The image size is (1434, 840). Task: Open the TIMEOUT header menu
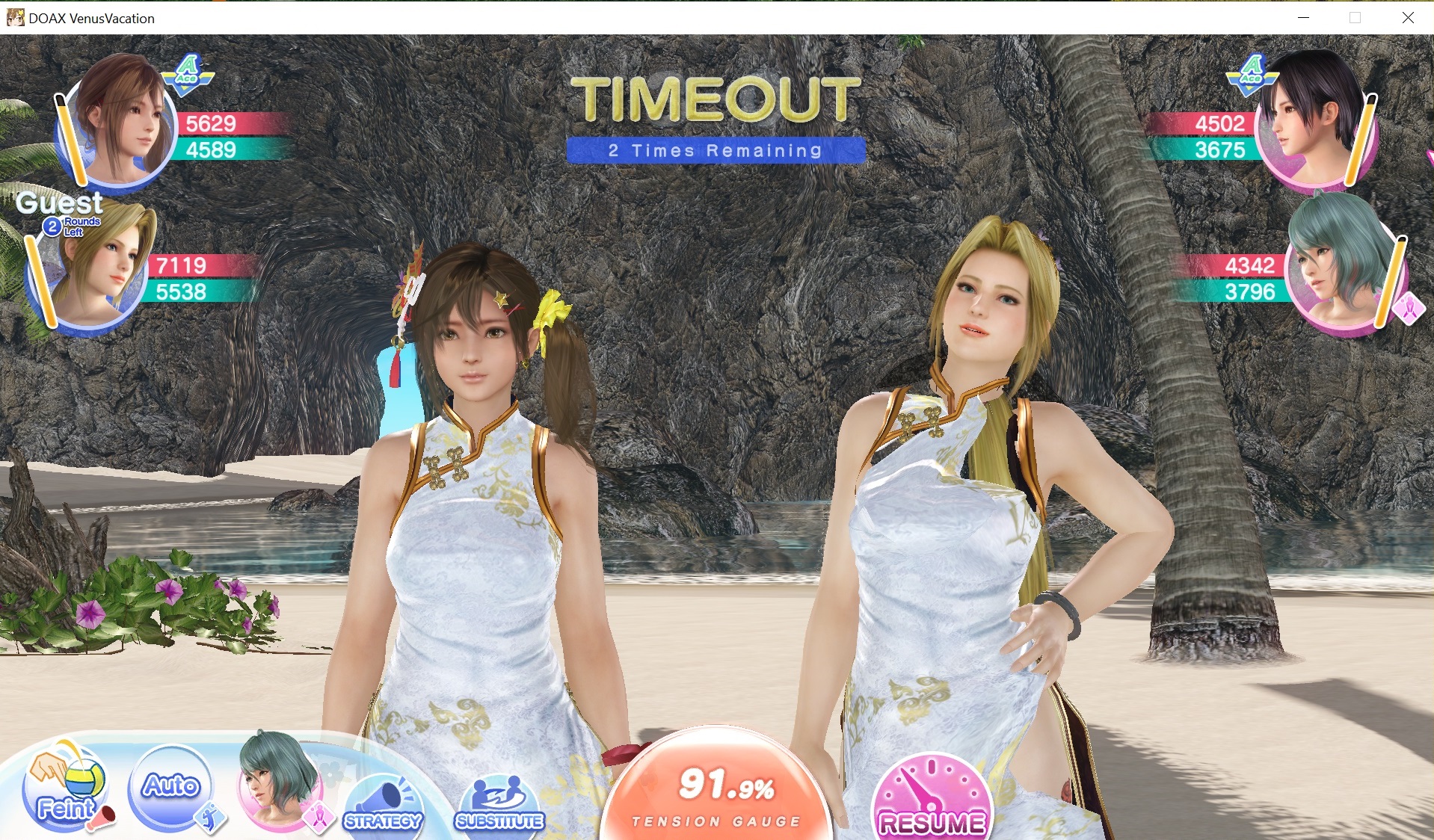(x=717, y=98)
